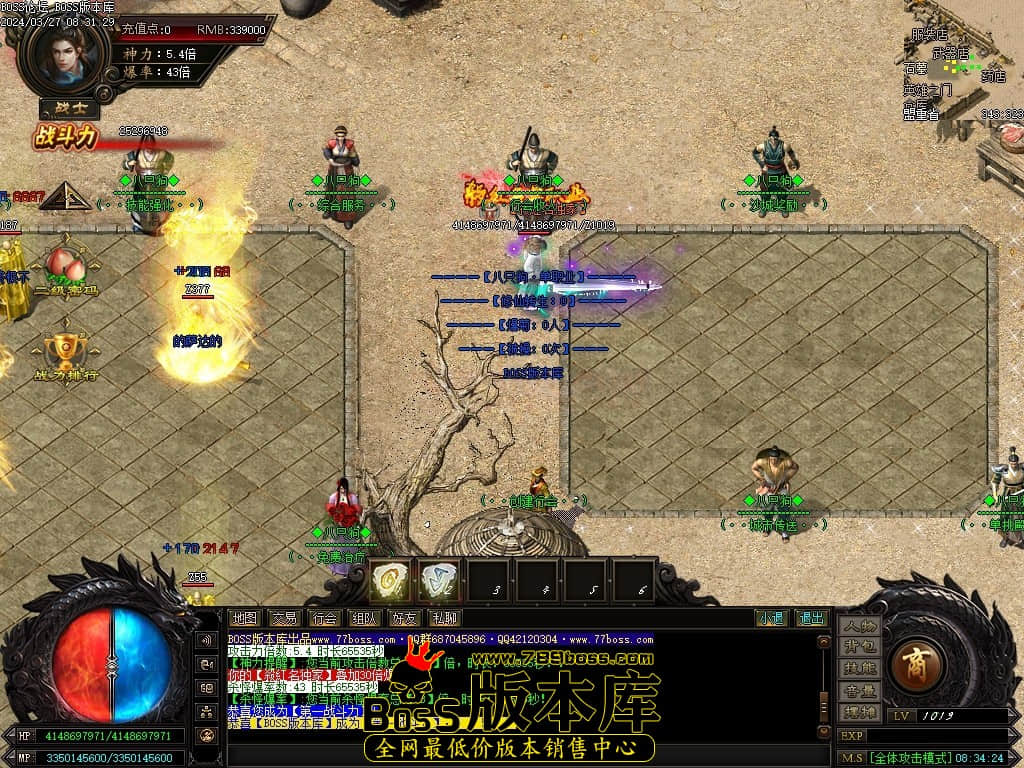
Task: Use the item in hotbar slot two
Action: pos(438,581)
